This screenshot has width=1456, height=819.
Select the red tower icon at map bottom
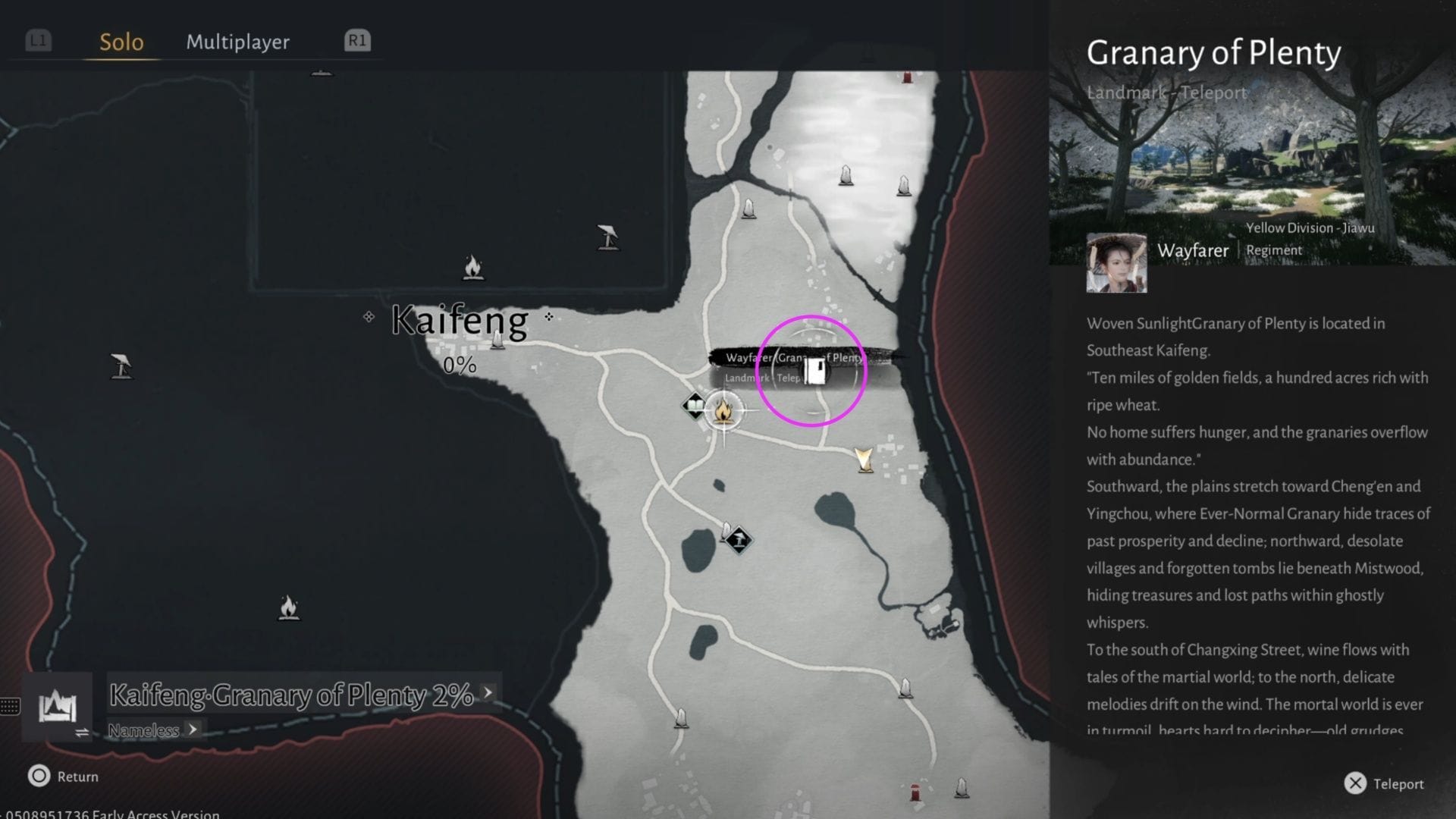[914, 792]
